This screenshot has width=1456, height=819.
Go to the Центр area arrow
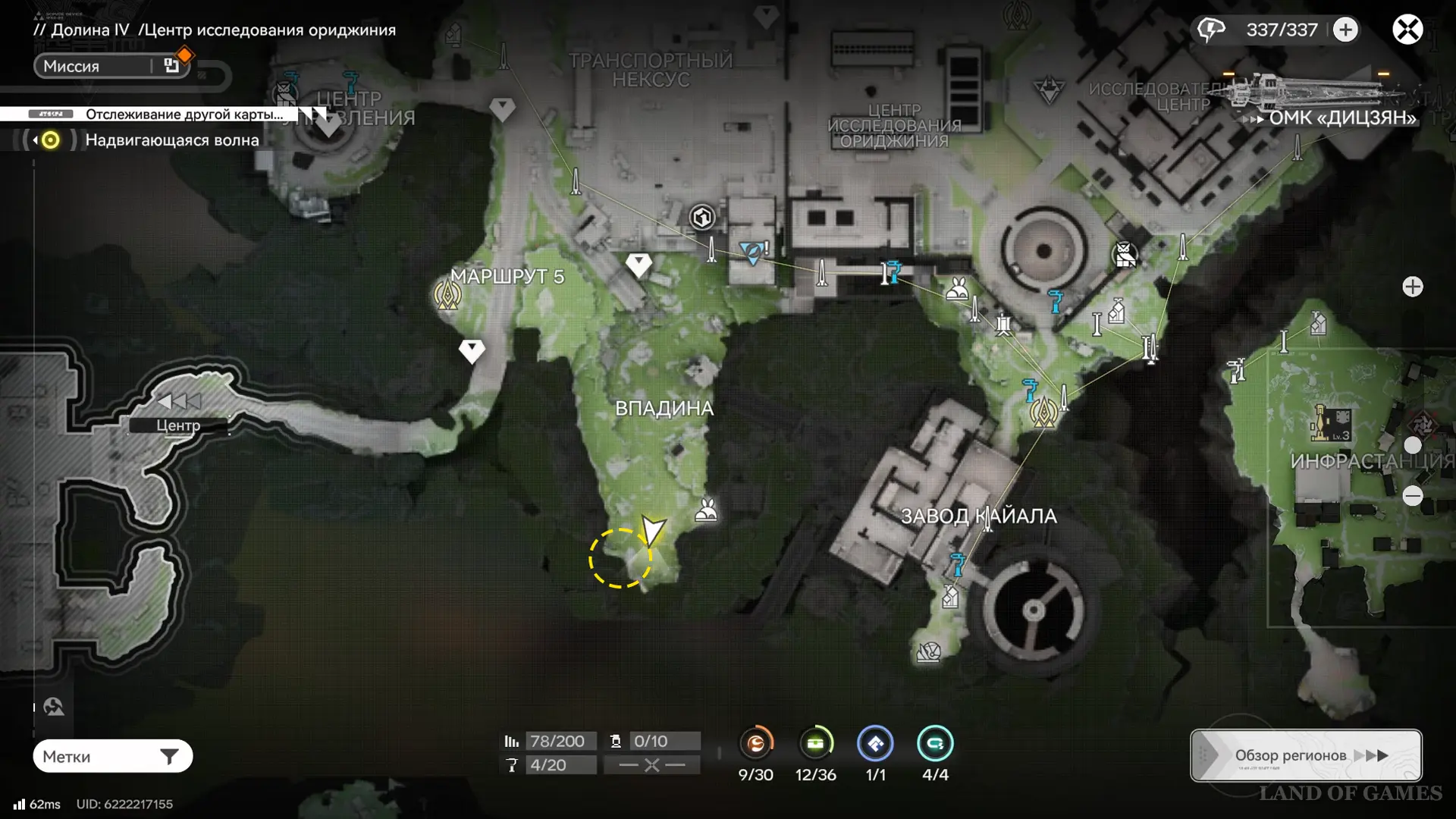pos(179,402)
